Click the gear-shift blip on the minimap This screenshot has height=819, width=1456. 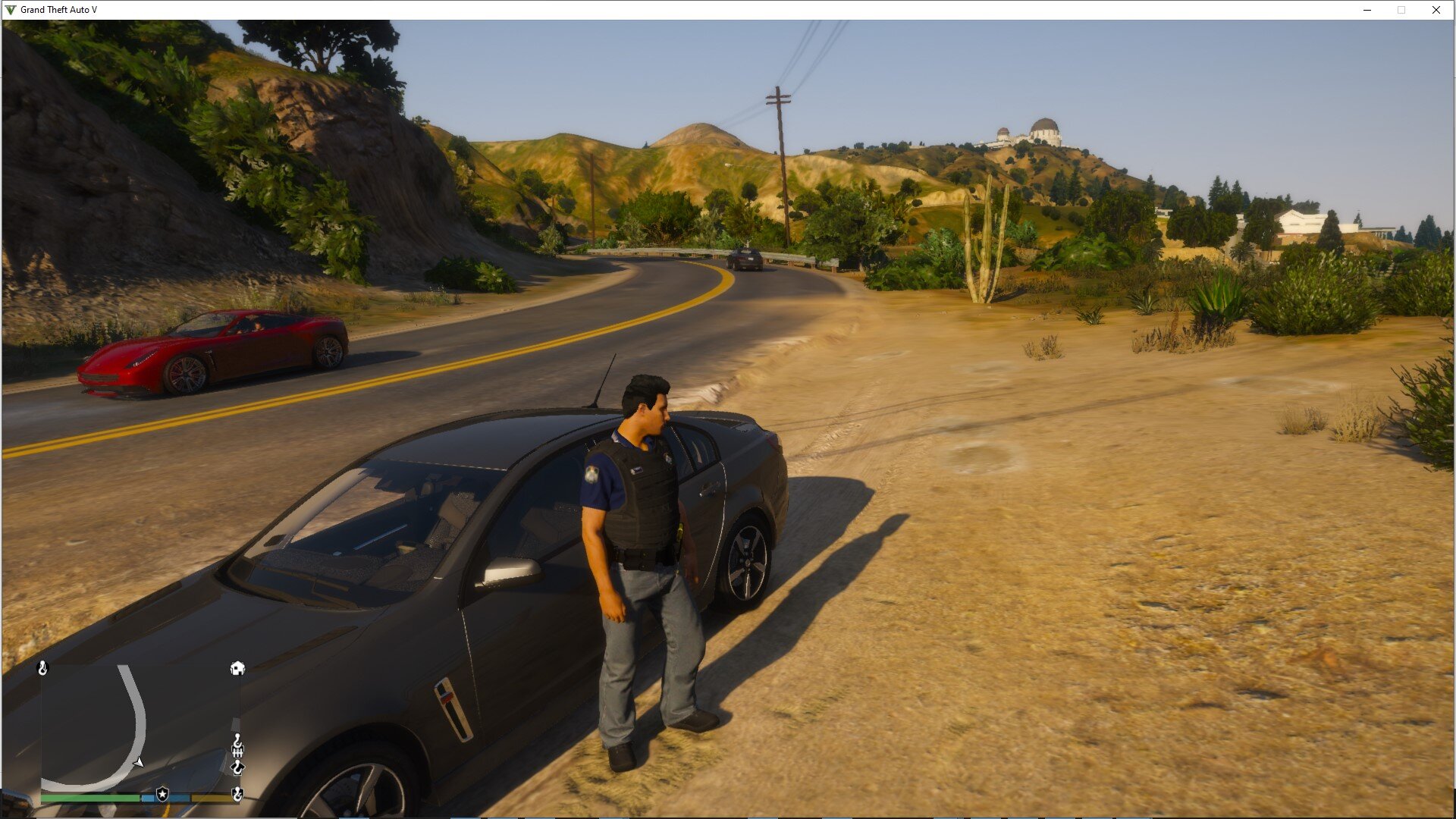point(237,751)
